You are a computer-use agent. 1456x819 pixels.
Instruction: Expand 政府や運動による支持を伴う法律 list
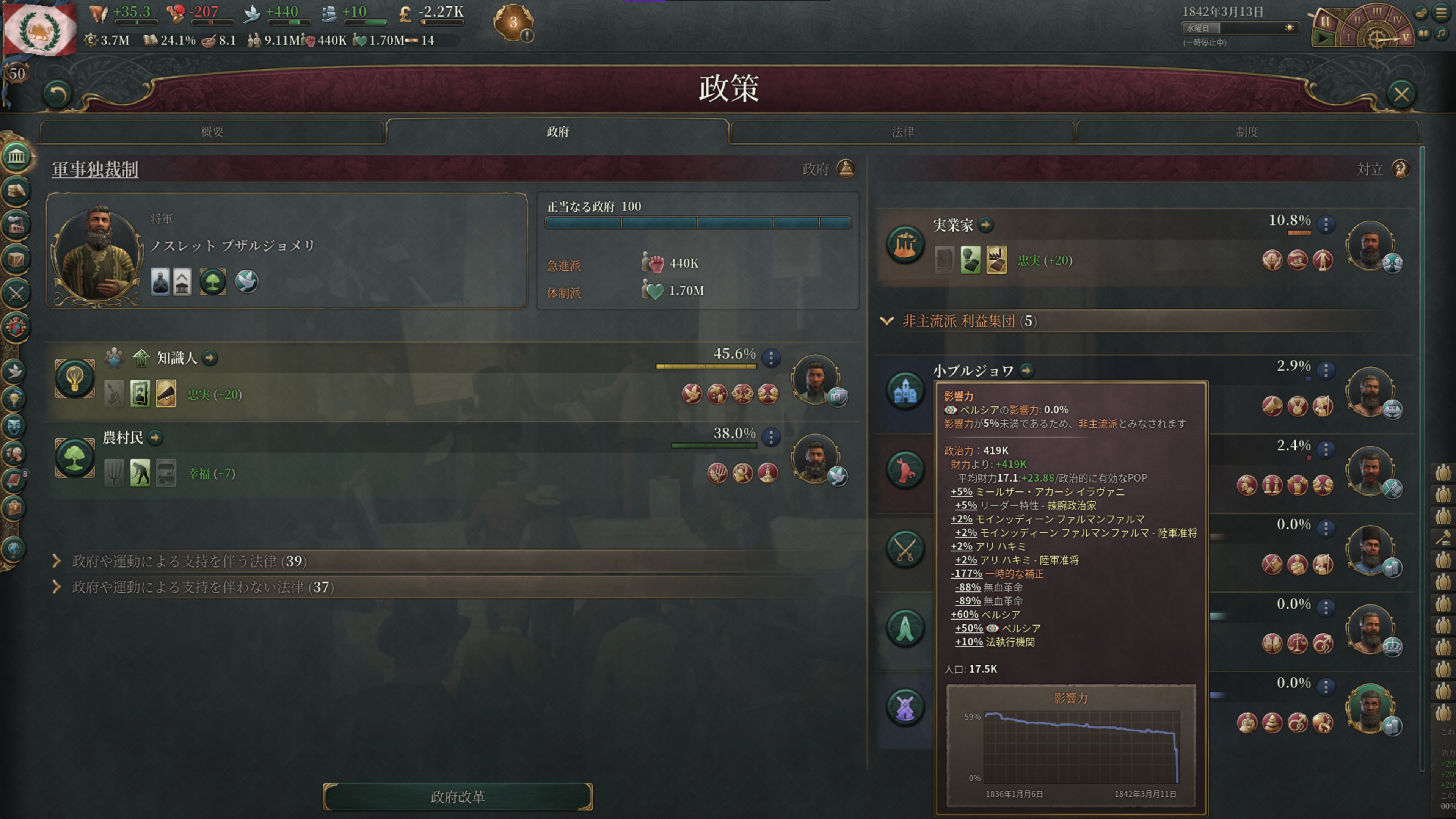56,561
